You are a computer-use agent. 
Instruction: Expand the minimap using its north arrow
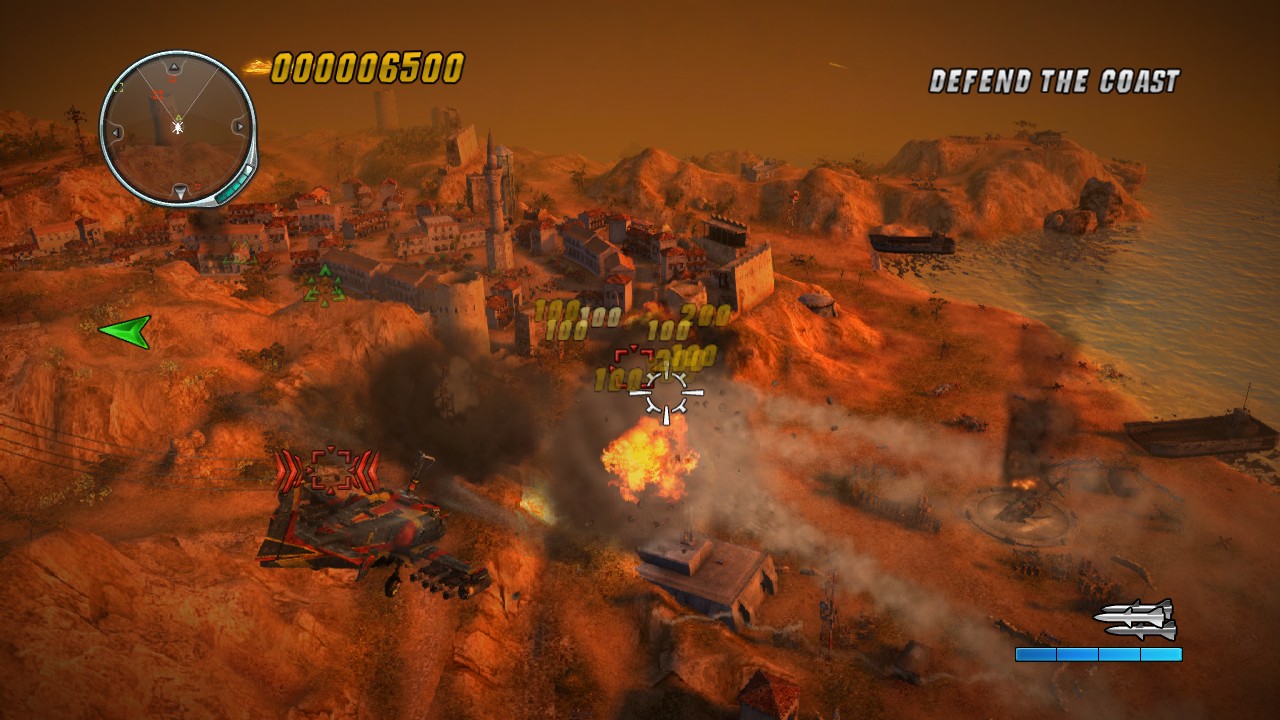coord(174,66)
